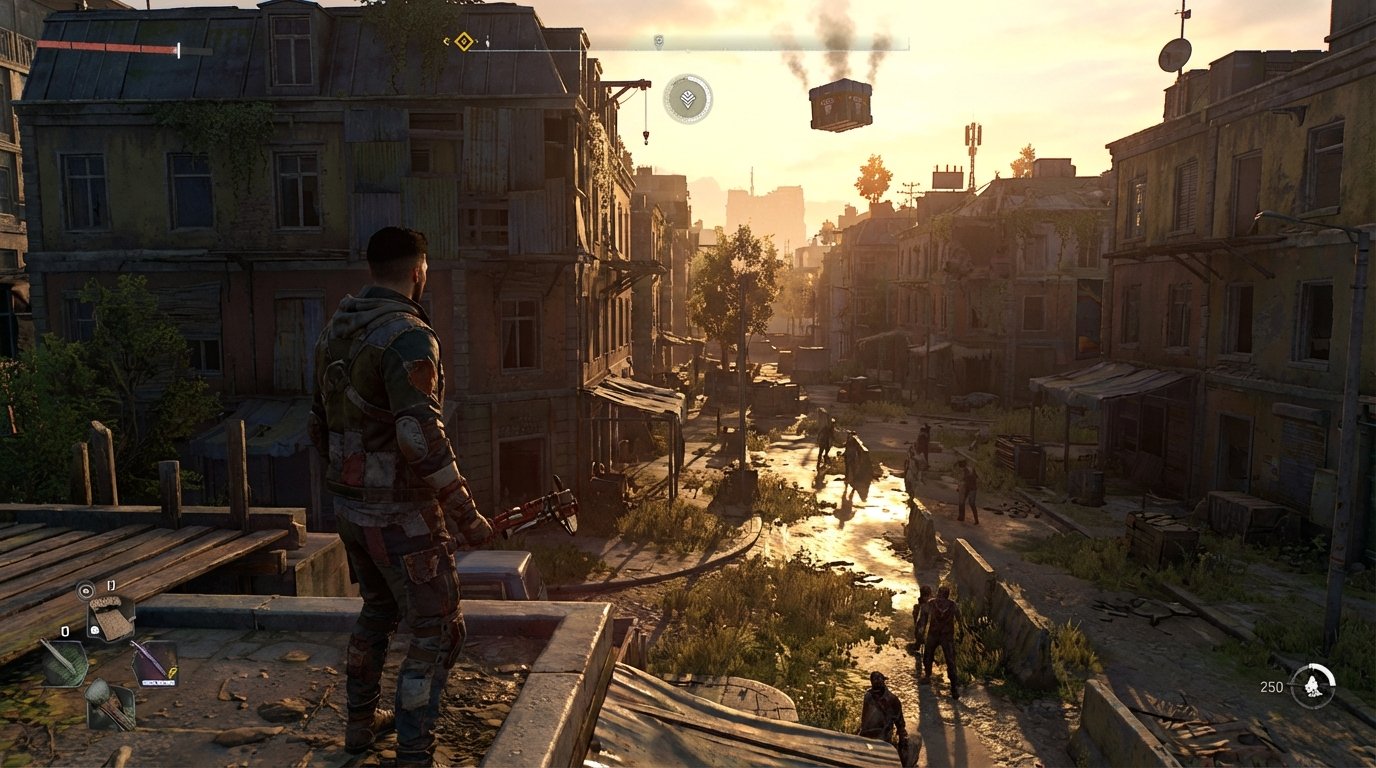
Task: Click the white stamina meter segment above the health bar
Action: click(x=177, y=48)
